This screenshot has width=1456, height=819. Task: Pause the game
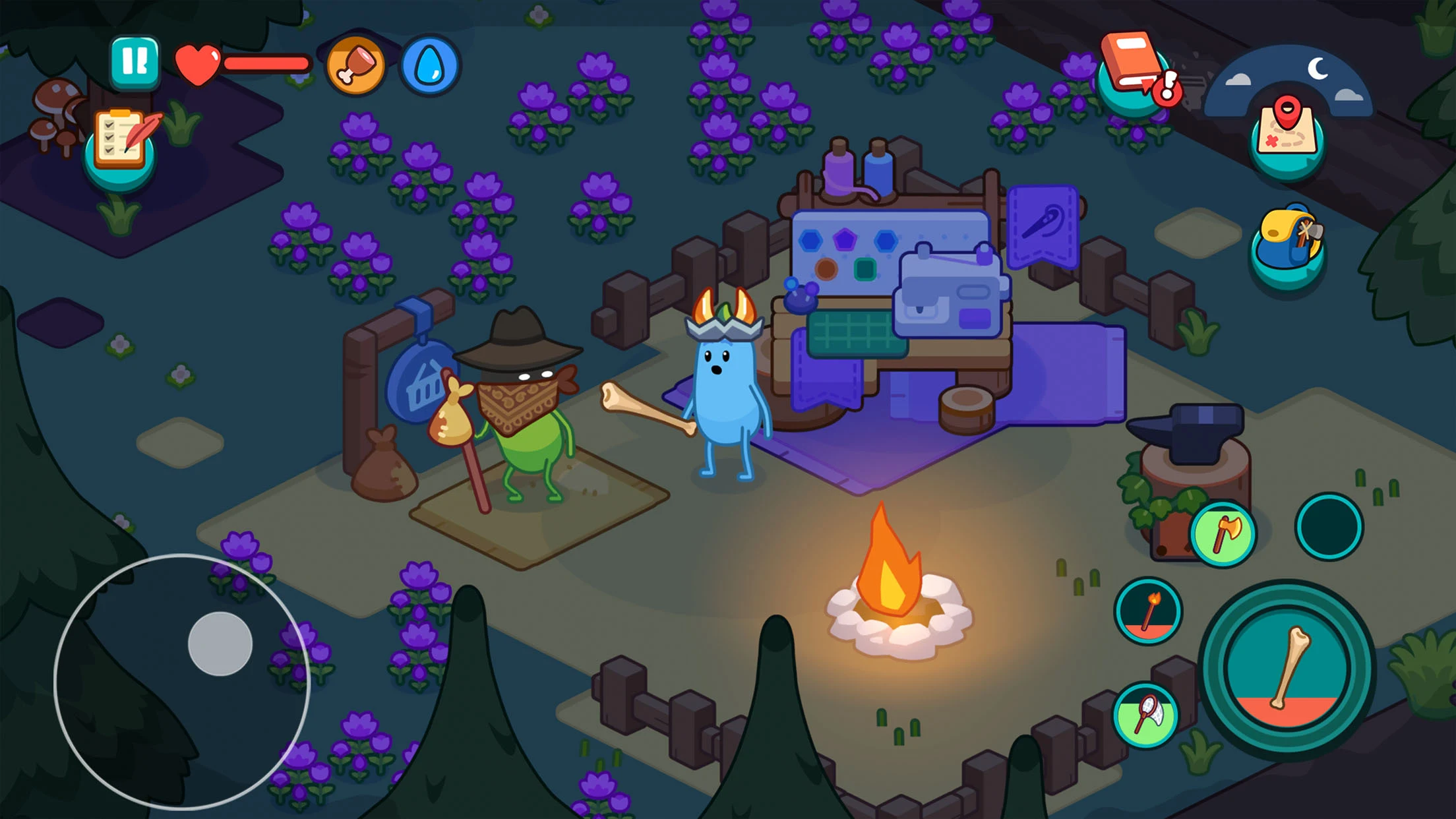[136, 64]
